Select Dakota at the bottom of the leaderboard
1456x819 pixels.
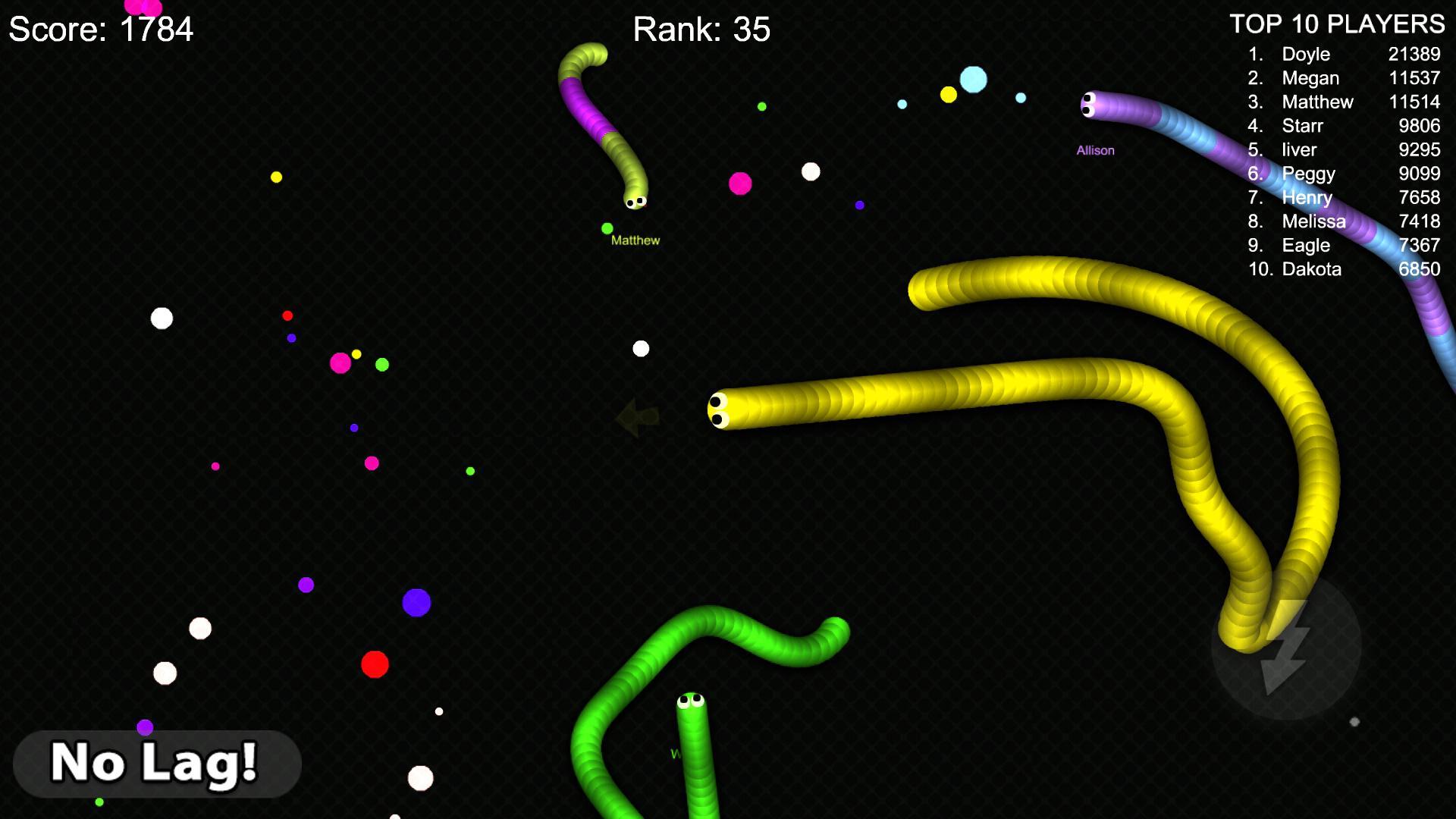(x=1311, y=268)
